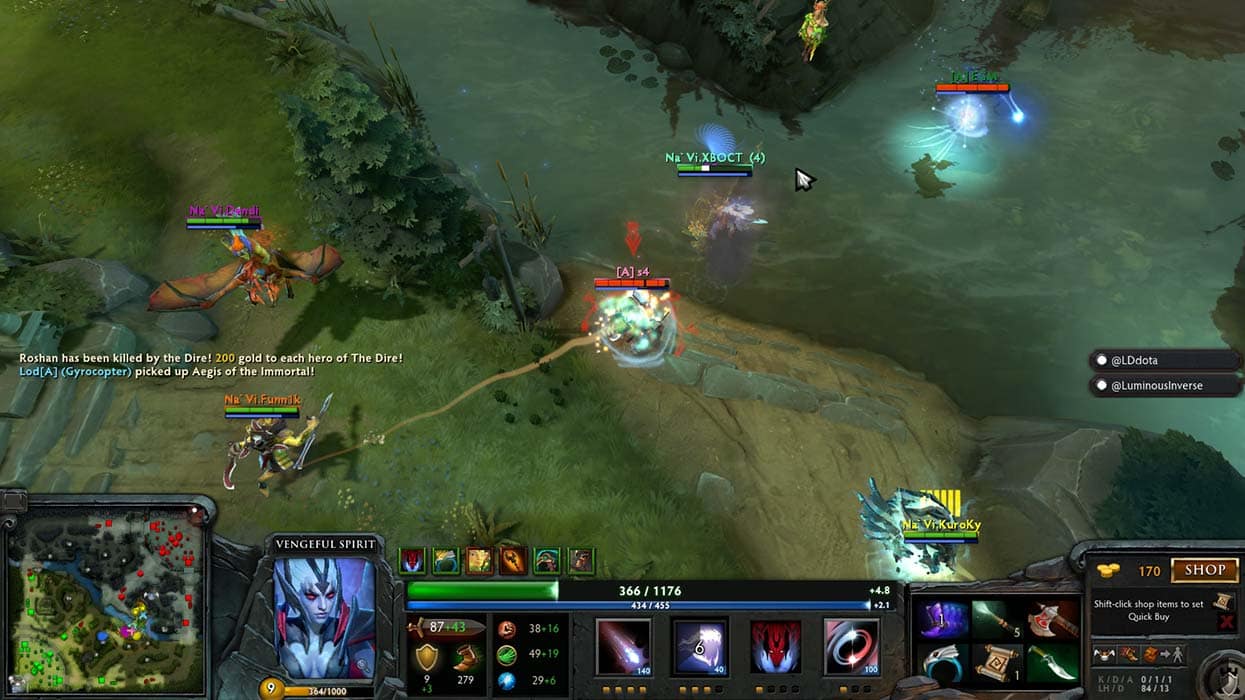Use the purple ward item in the inventory

tap(941, 620)
